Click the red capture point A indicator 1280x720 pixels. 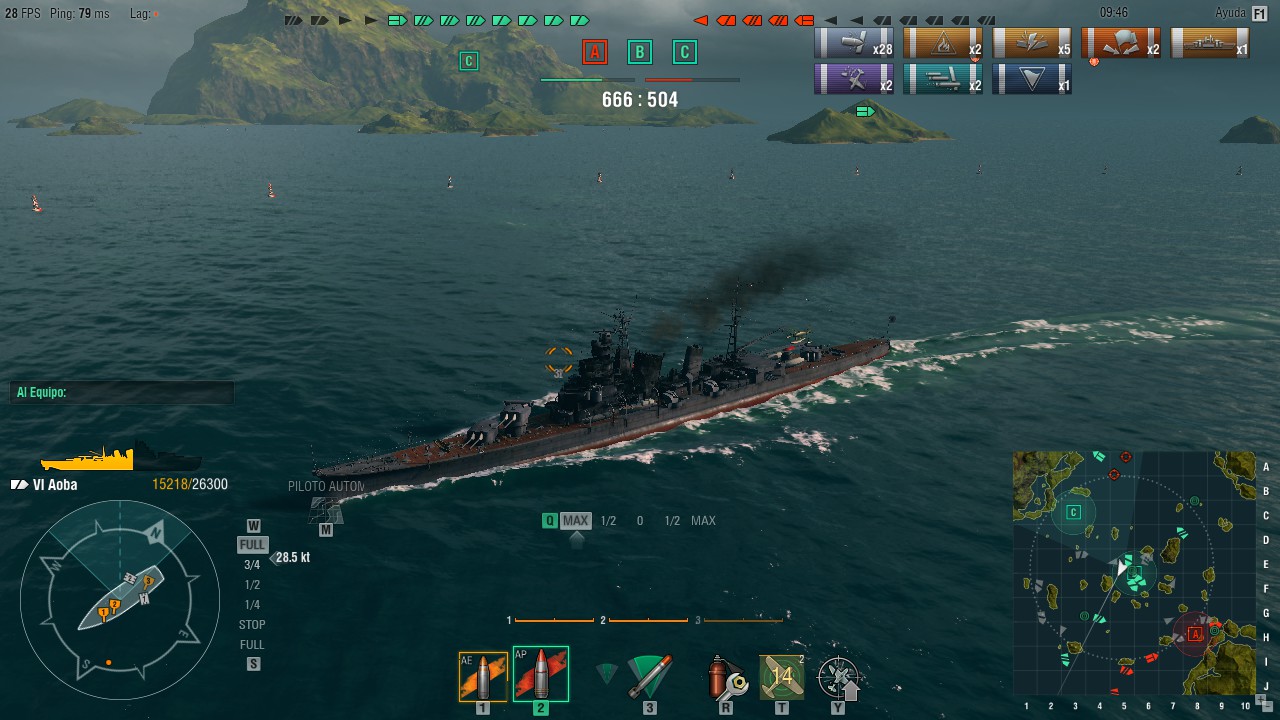tap(595, 52)
